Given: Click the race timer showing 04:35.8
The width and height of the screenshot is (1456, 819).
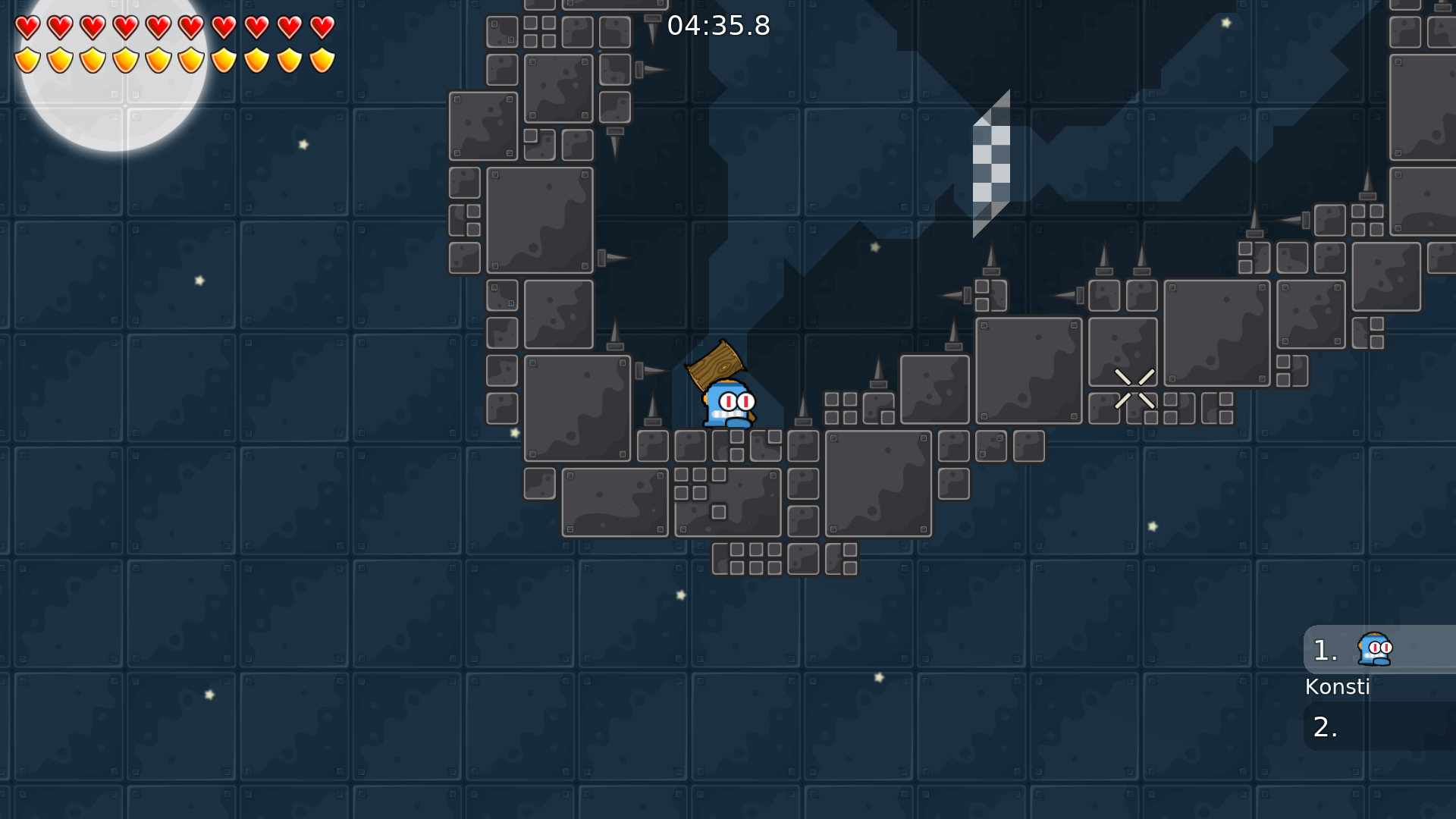Looking at the screenshot, I should click(719, 25).
